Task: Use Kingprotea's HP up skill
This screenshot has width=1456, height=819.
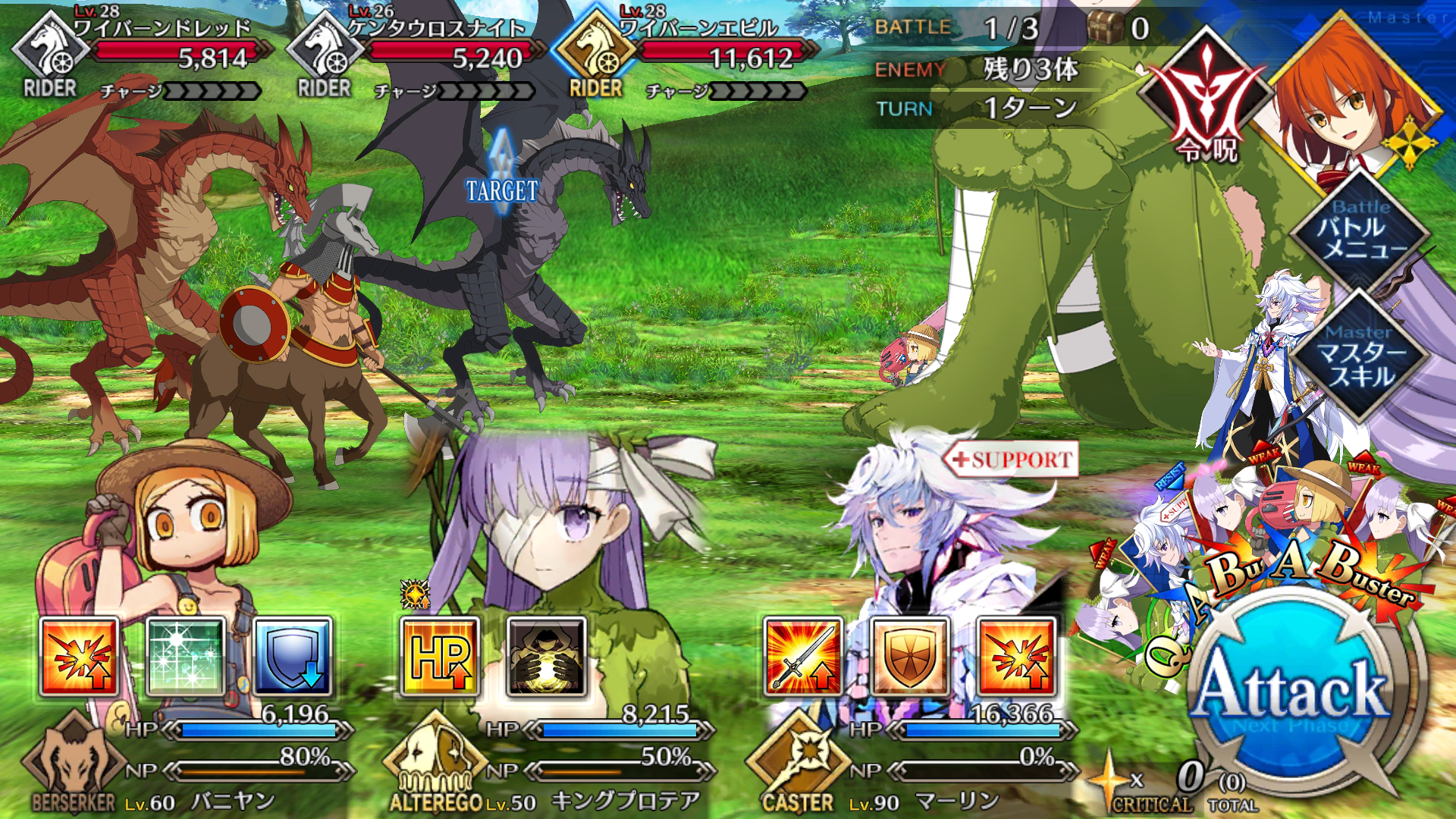Action: pos(440,657)
